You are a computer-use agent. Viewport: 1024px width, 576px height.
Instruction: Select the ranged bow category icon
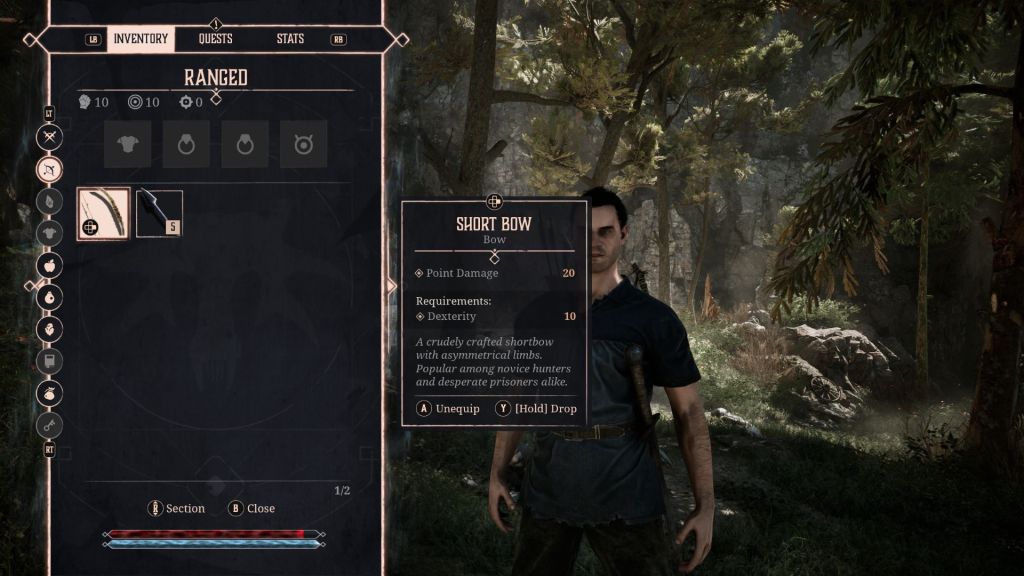(49, 169)
